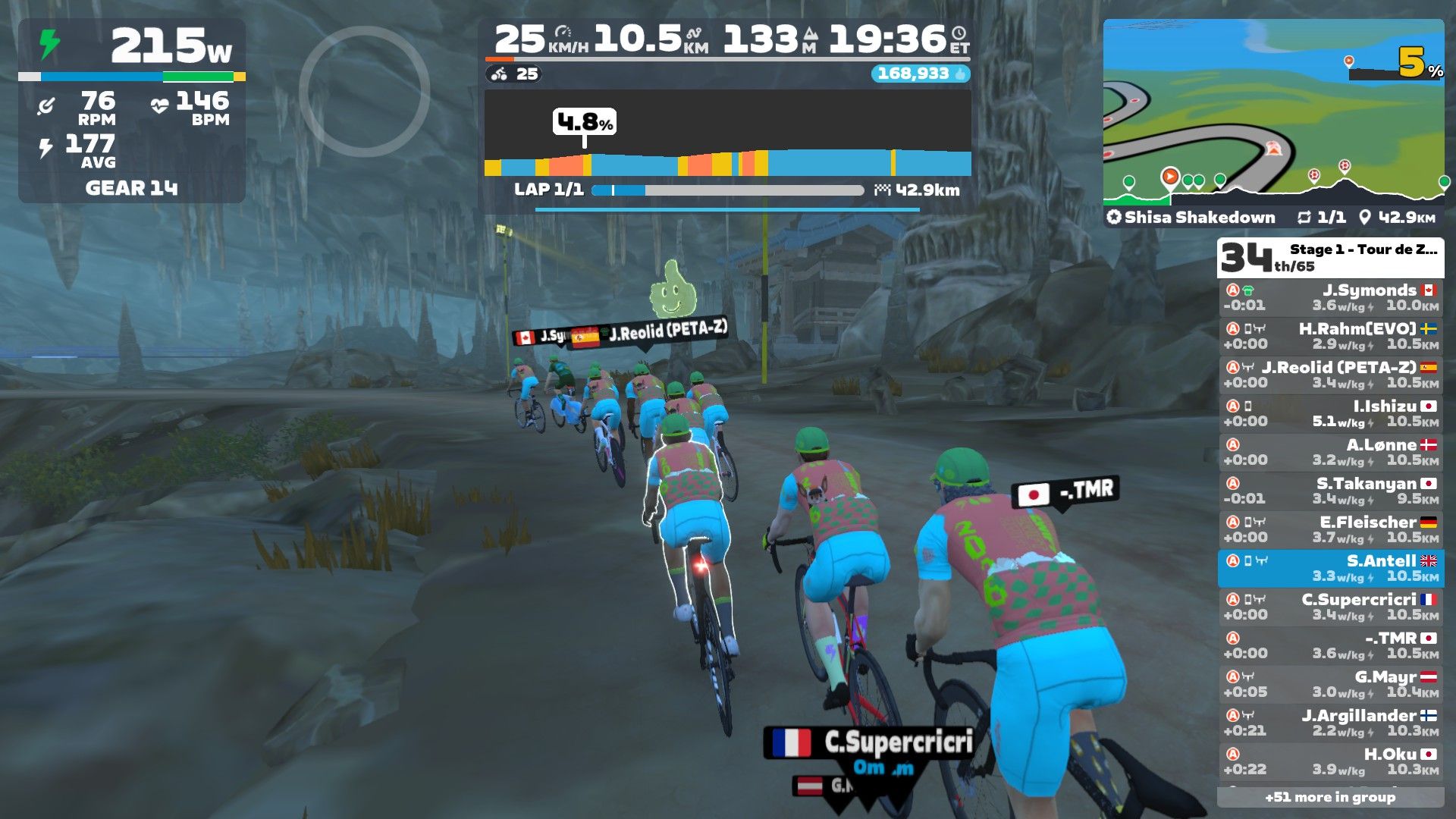The height and width of the screenshot is (819, 1456).
Task: Pick A.Lønne from the rider list
Action: point(1331,452)
